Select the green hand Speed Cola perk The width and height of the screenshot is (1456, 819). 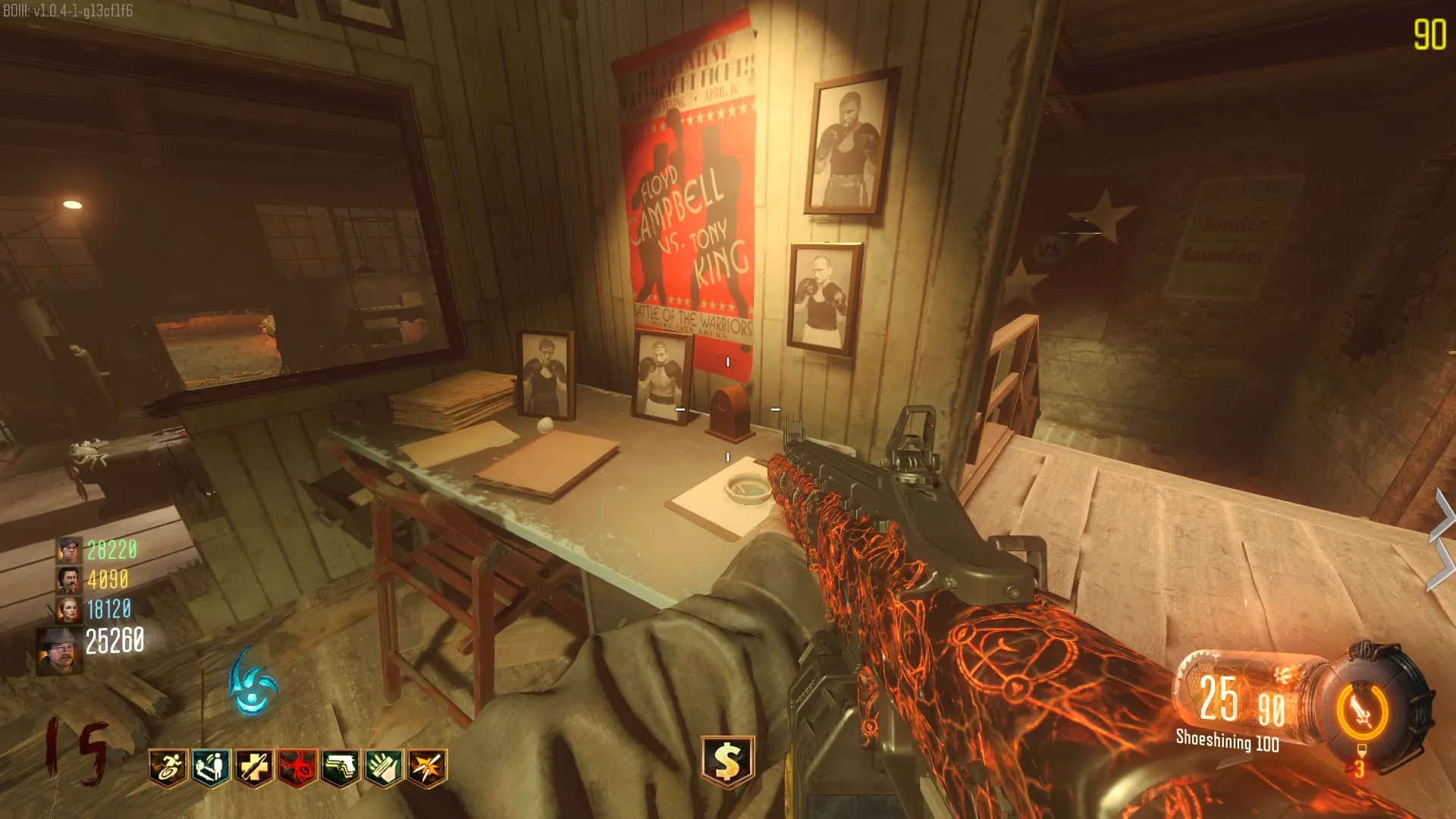tap(384, 767)
